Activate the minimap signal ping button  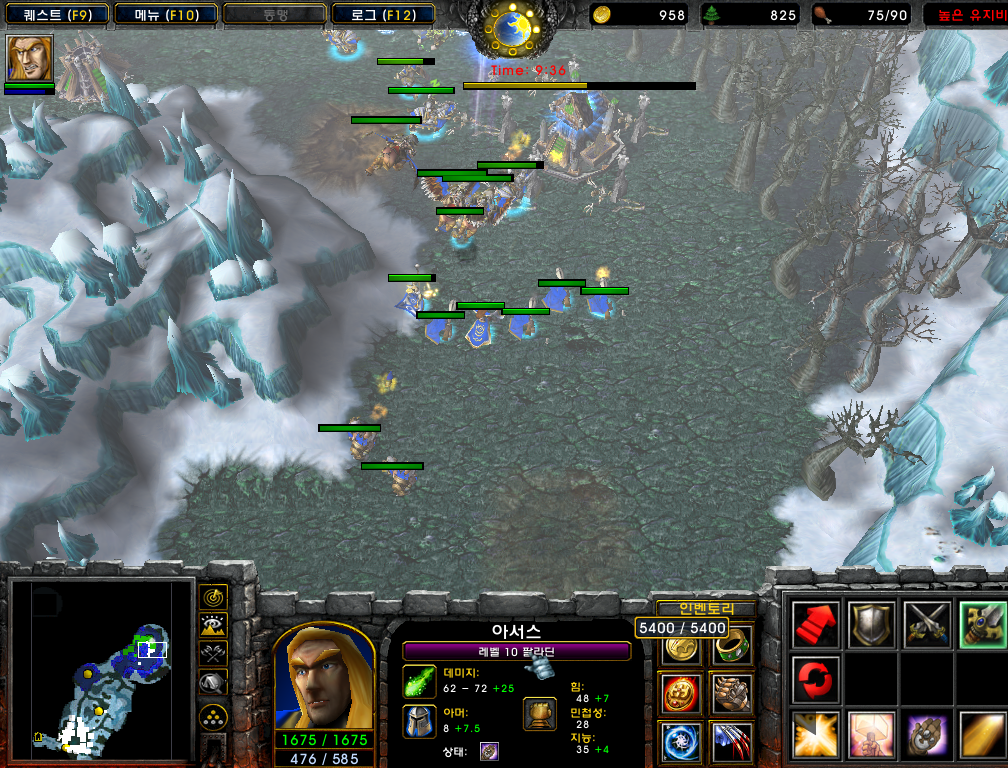[213, 597]
